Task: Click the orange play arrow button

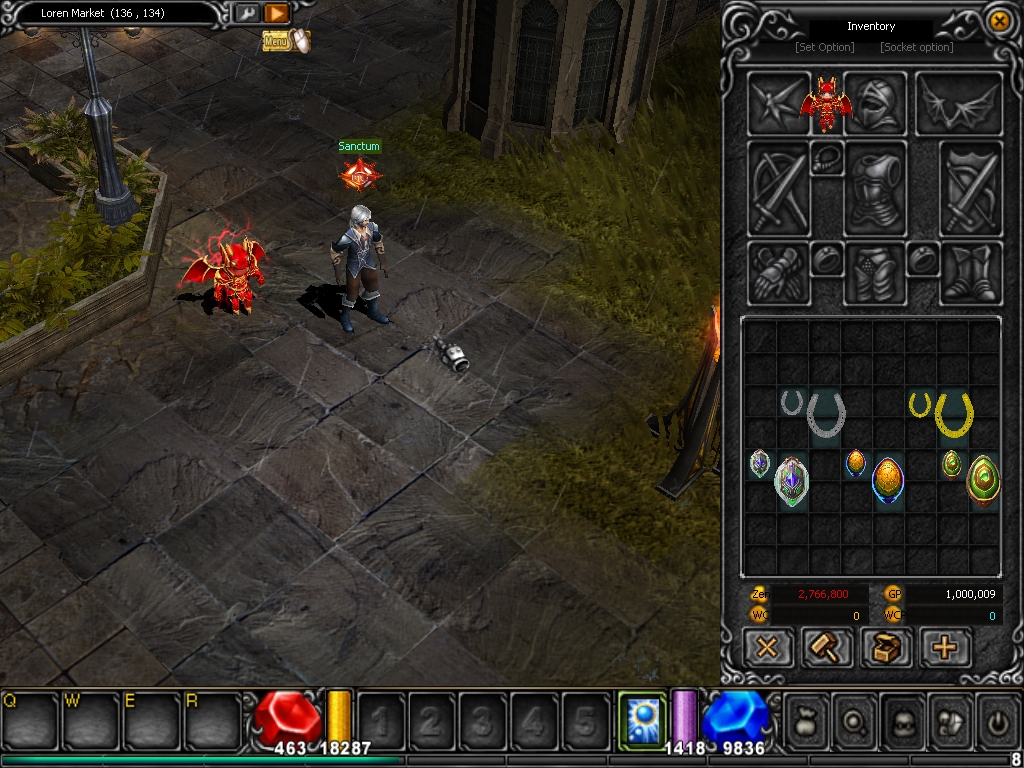Action: point(277,13)
